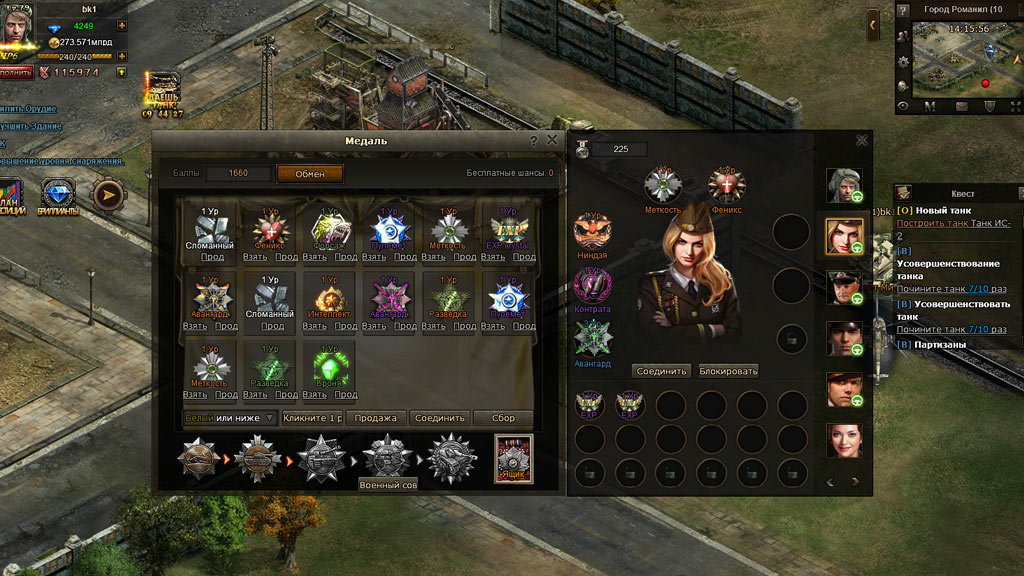The height and width of the screenshot is (576, 1024).
Task: Click the Продажа sell button
Action: tap(377, 418)
